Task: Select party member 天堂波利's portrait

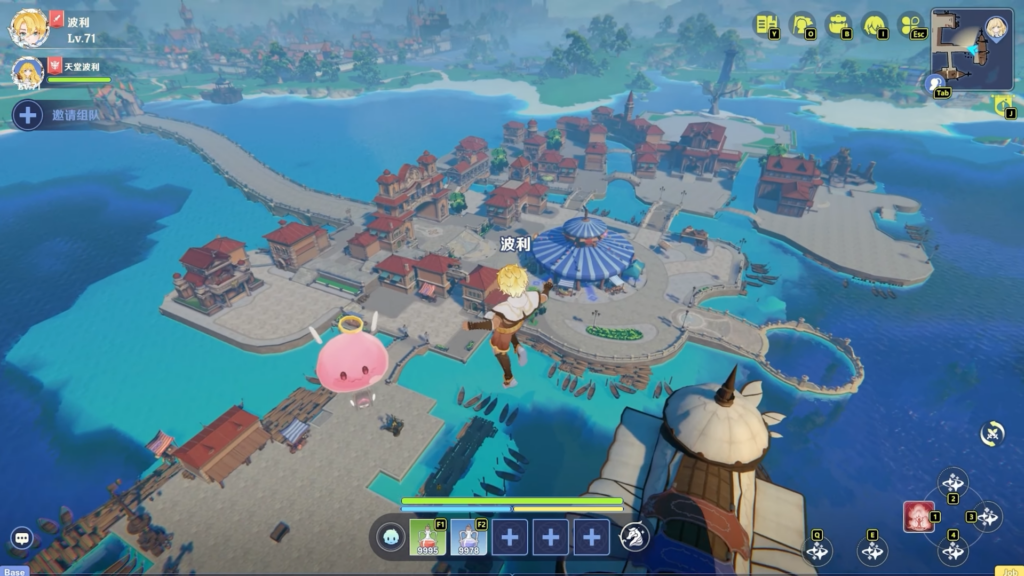Action: [27, 72]
